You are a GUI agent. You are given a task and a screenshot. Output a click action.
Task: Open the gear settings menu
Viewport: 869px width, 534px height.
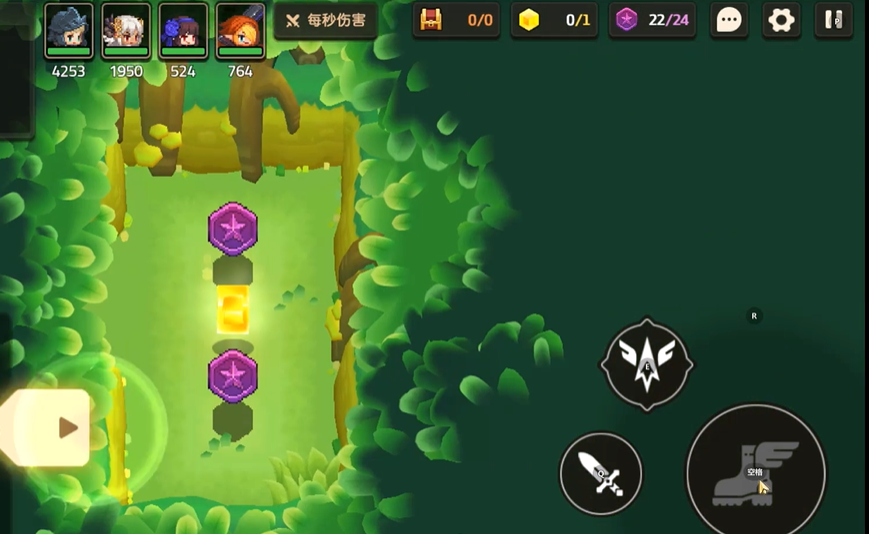pyautogui.click(x=781, y=20)
